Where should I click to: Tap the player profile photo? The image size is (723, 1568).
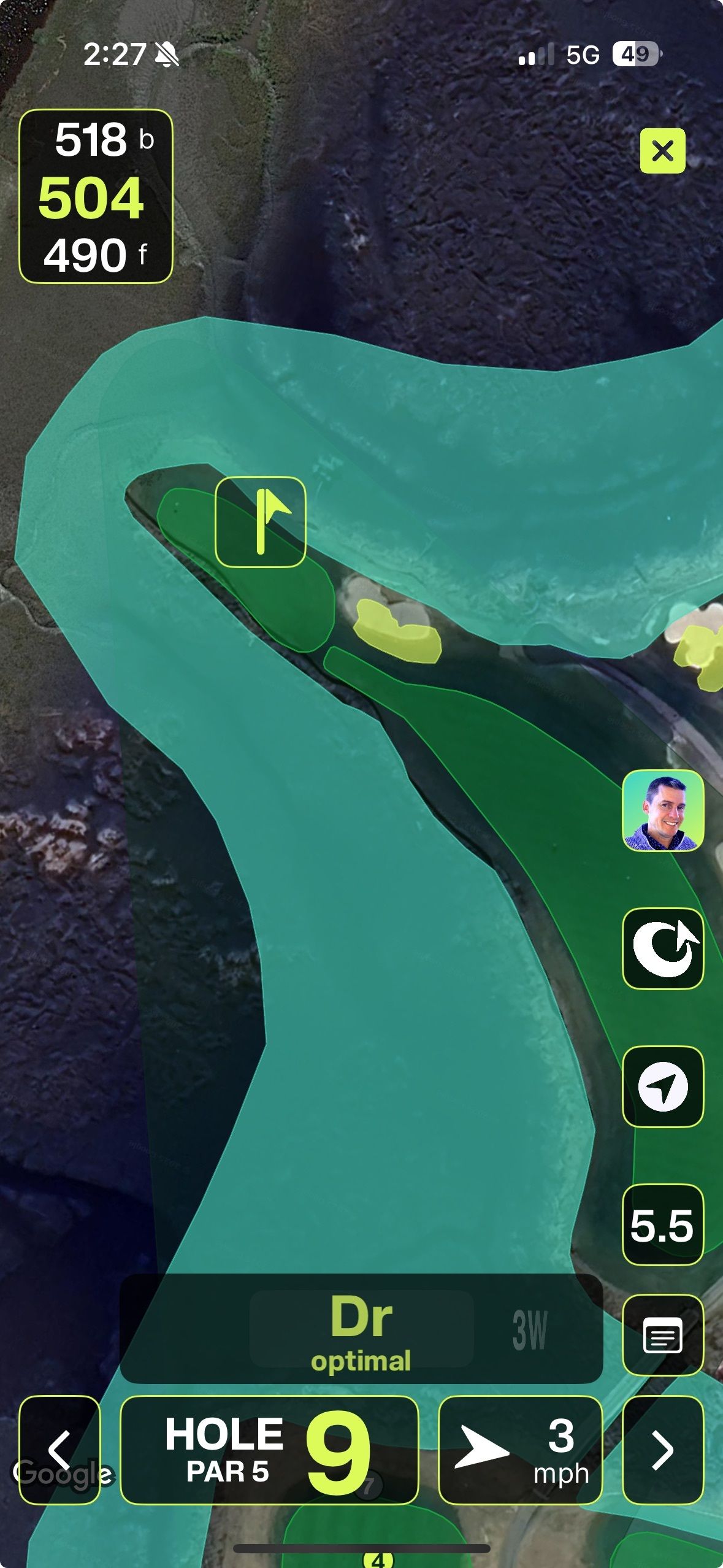[x=662, y=811]
